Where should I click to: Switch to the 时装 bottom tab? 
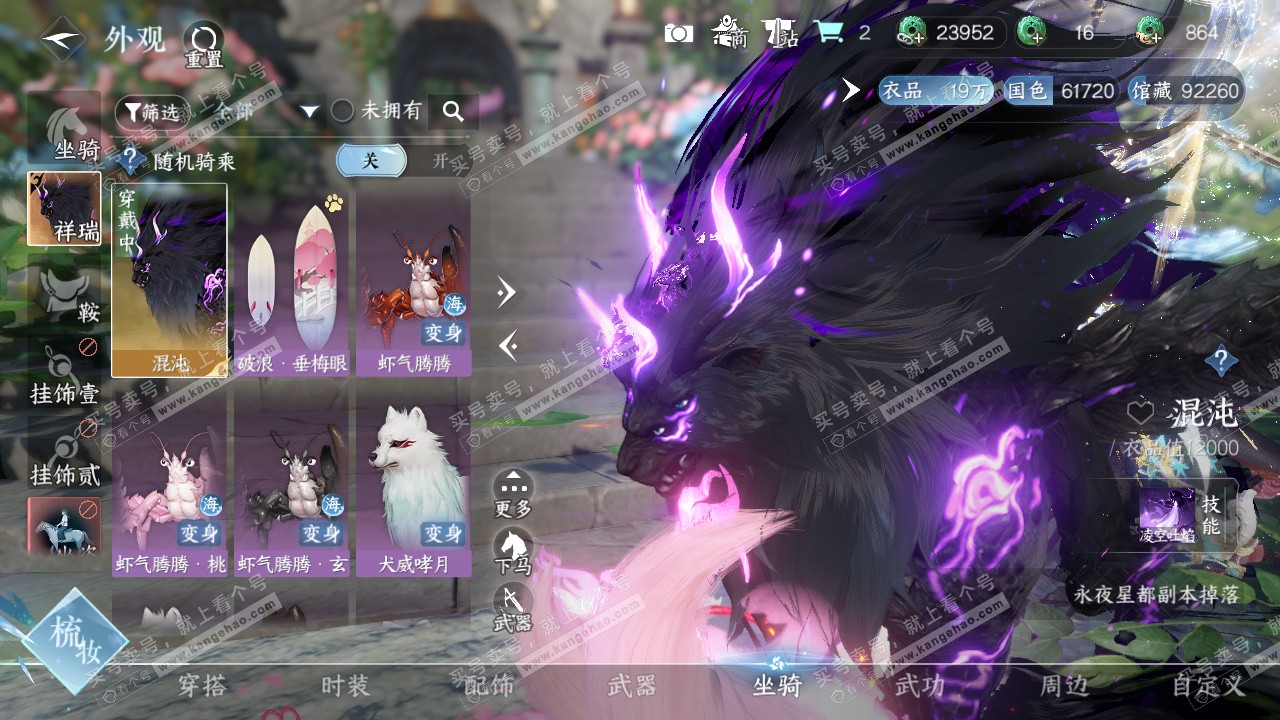(345, 686)
